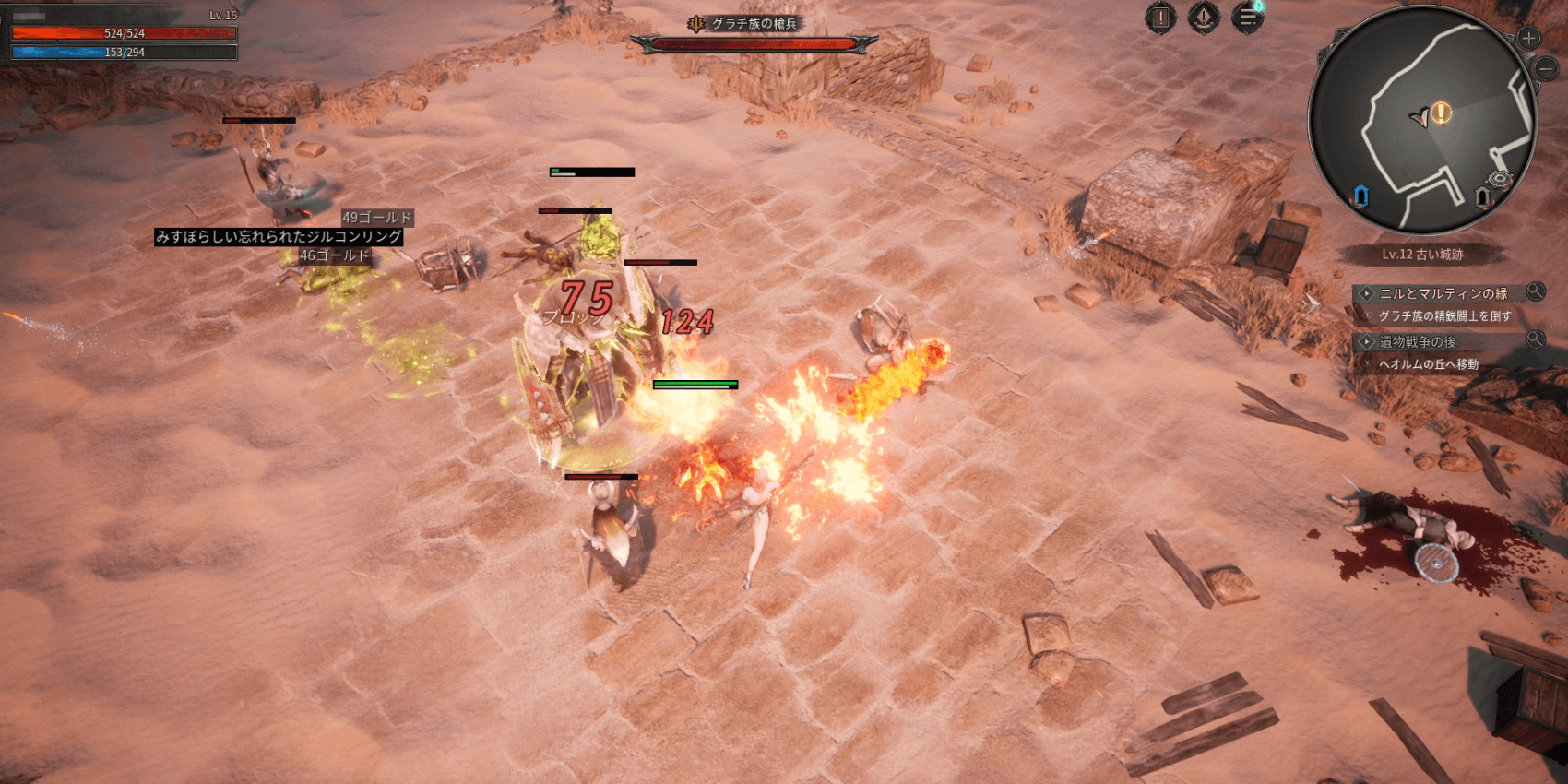
Task: Pick up the みすぼらしい忘れられたジルコンリング loot label
Action: 279,237
